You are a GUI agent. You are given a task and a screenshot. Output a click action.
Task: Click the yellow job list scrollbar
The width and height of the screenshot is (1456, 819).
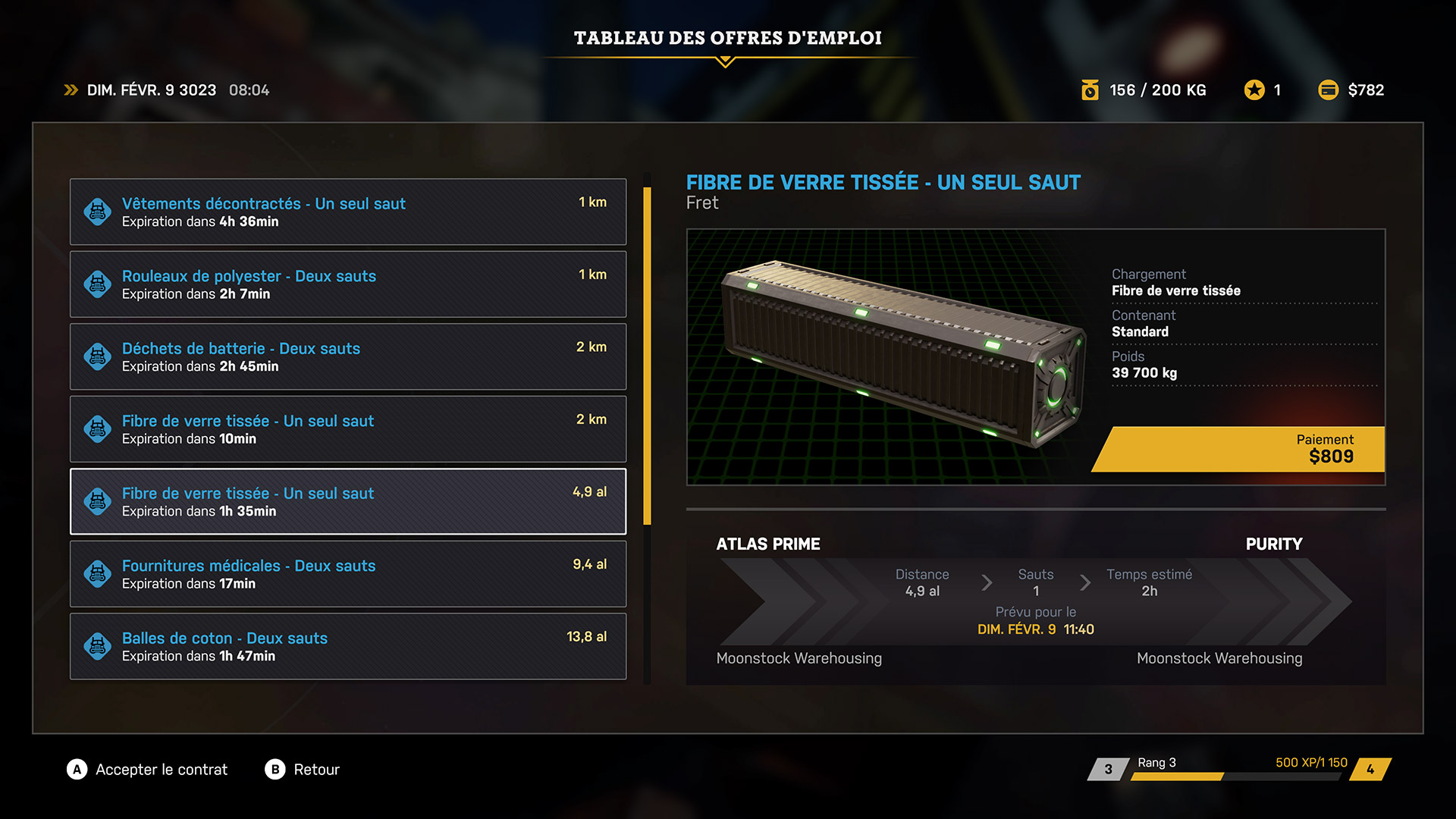coord(647,356)
